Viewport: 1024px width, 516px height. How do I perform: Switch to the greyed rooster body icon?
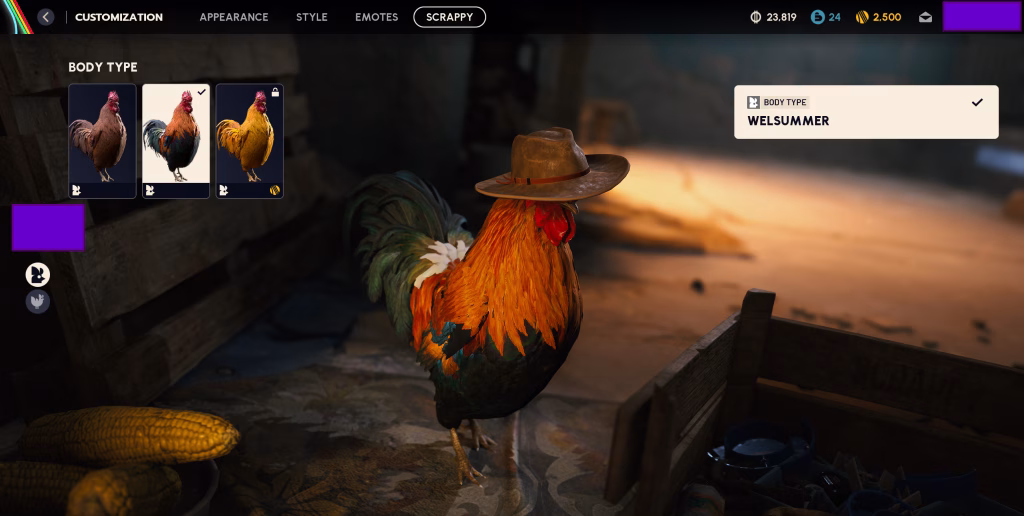tap(38, 301)
